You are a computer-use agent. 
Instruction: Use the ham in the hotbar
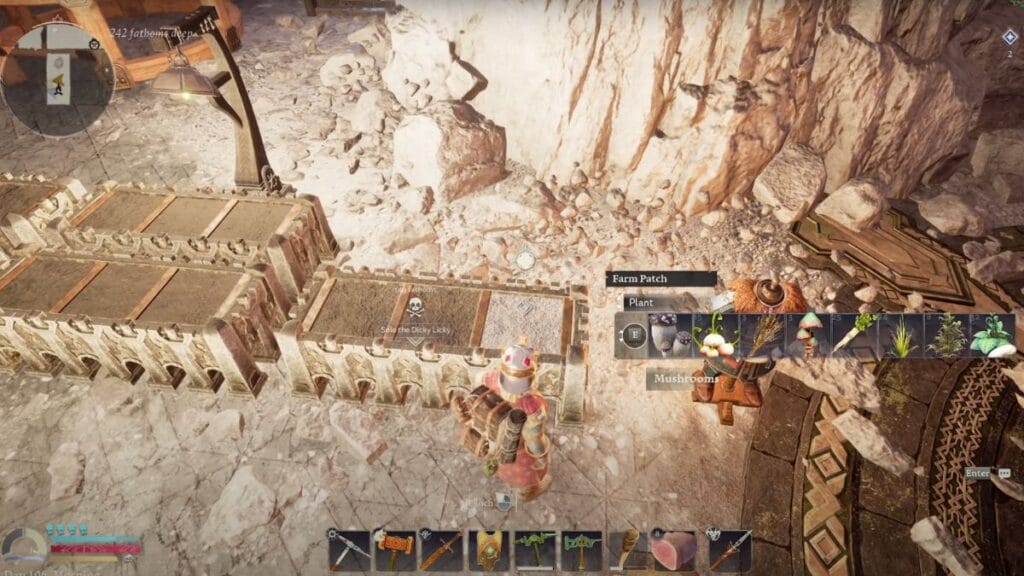(x=676, y=551)
